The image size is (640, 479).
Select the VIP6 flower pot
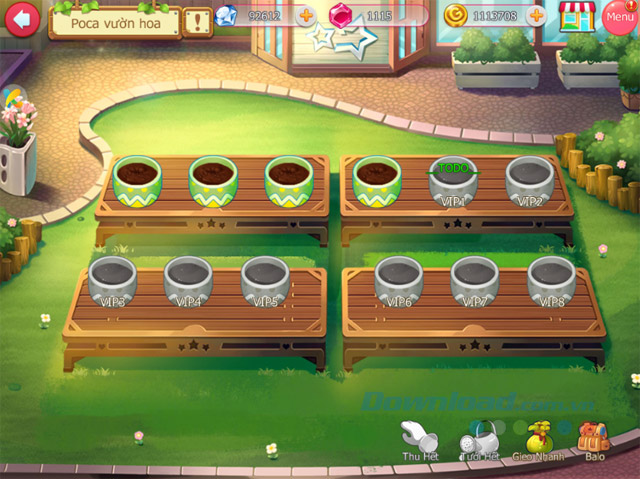point(398,281)
